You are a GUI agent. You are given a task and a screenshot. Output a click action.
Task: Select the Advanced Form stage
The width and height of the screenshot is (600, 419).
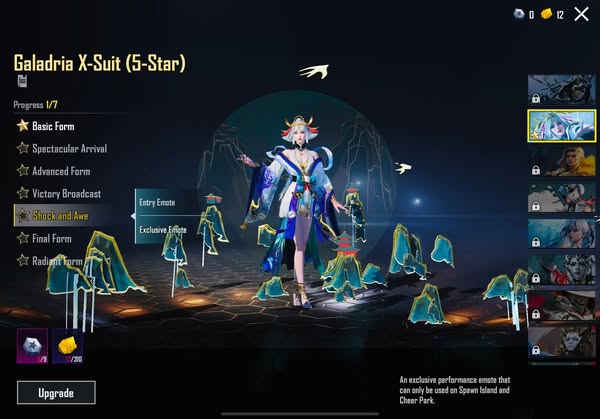click(x=59, y=171)
